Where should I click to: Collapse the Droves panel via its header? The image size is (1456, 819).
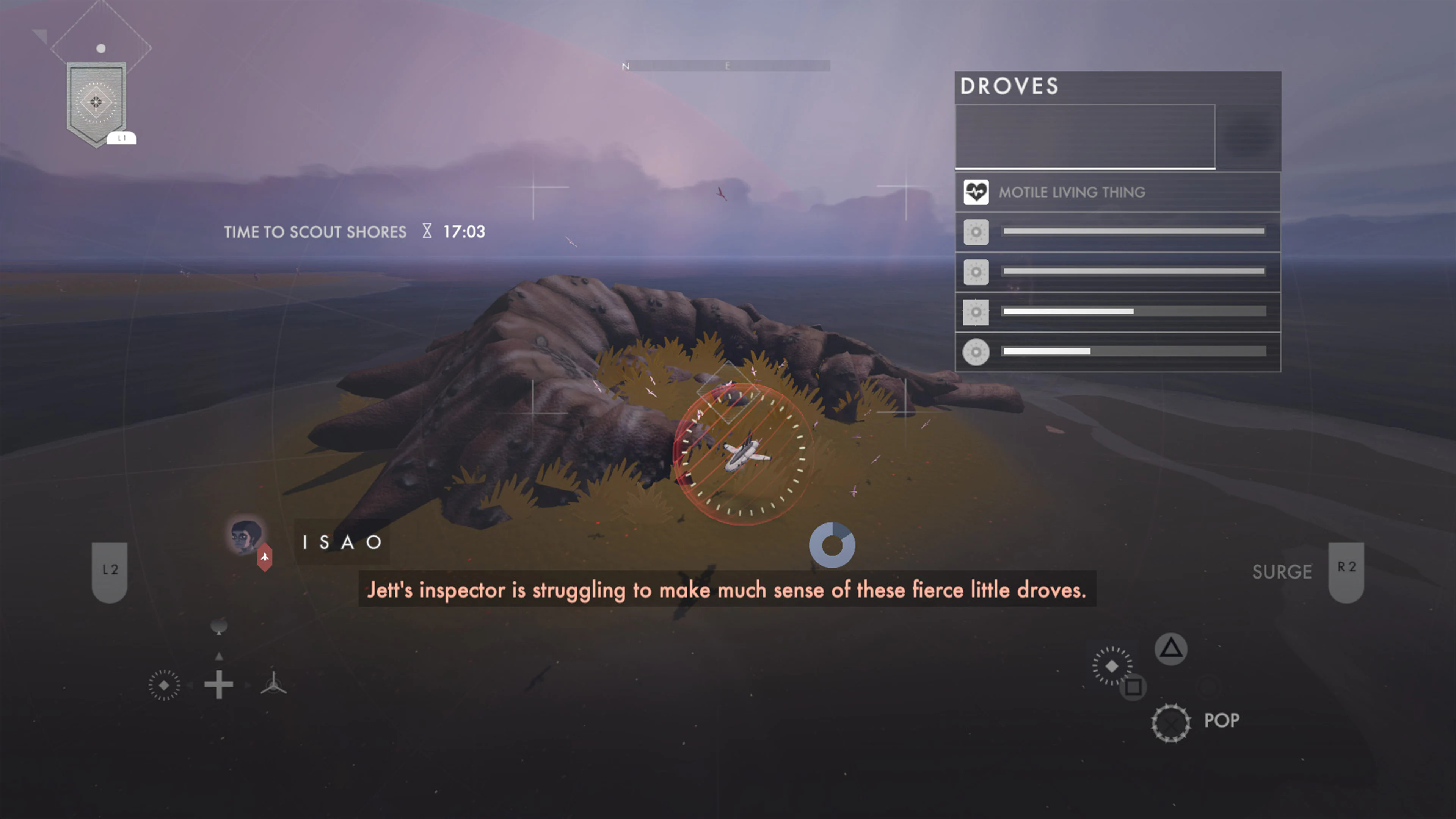coord(1010,86)
